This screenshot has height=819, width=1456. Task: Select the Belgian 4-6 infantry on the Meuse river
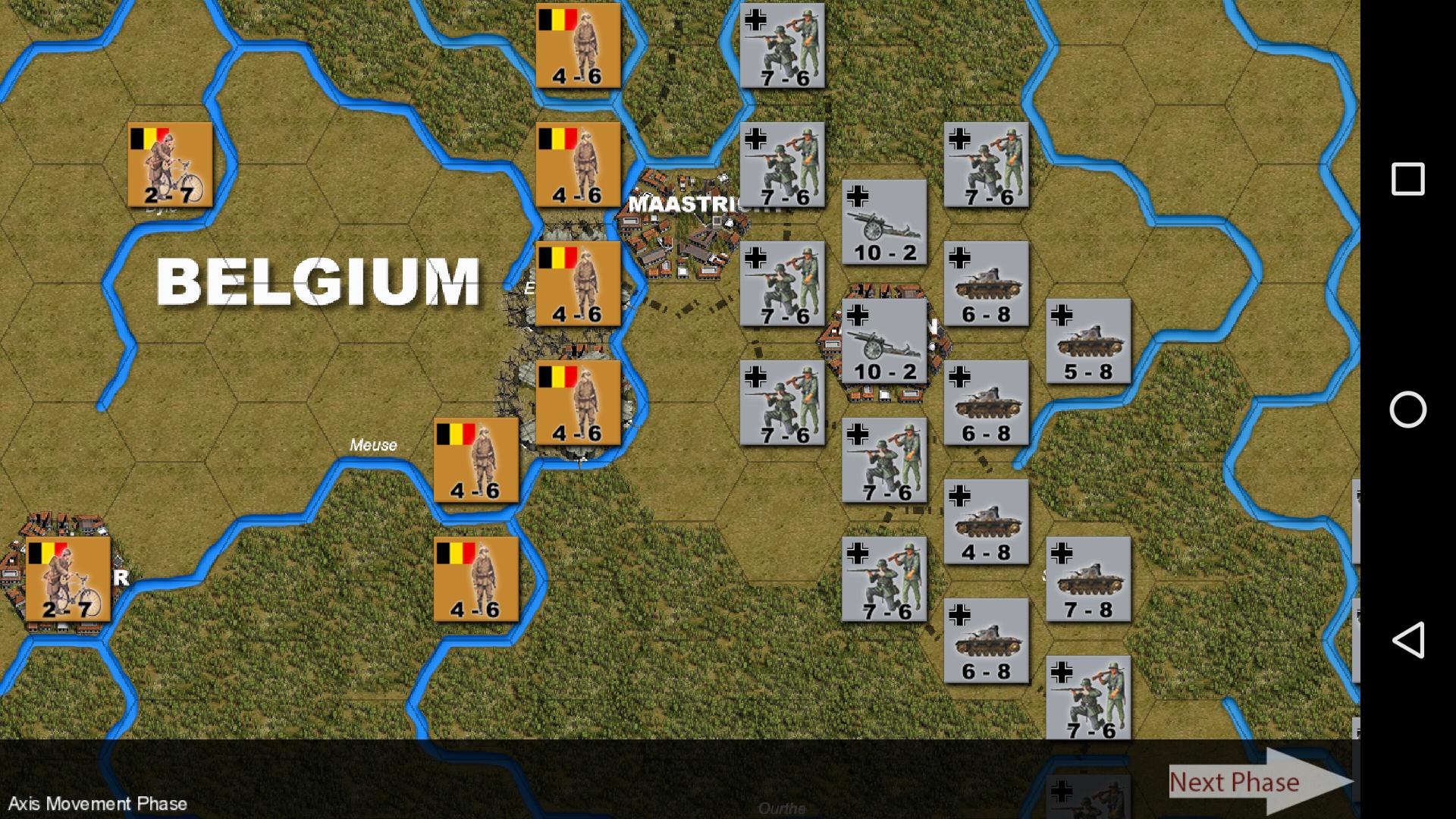pyautogui.click(x=475, y=461)
